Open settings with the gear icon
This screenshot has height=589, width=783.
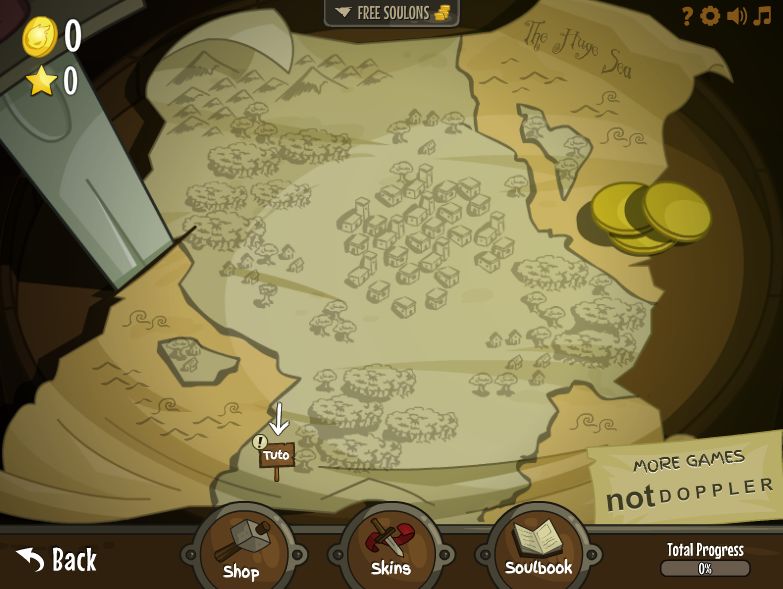tap(710, 16)
